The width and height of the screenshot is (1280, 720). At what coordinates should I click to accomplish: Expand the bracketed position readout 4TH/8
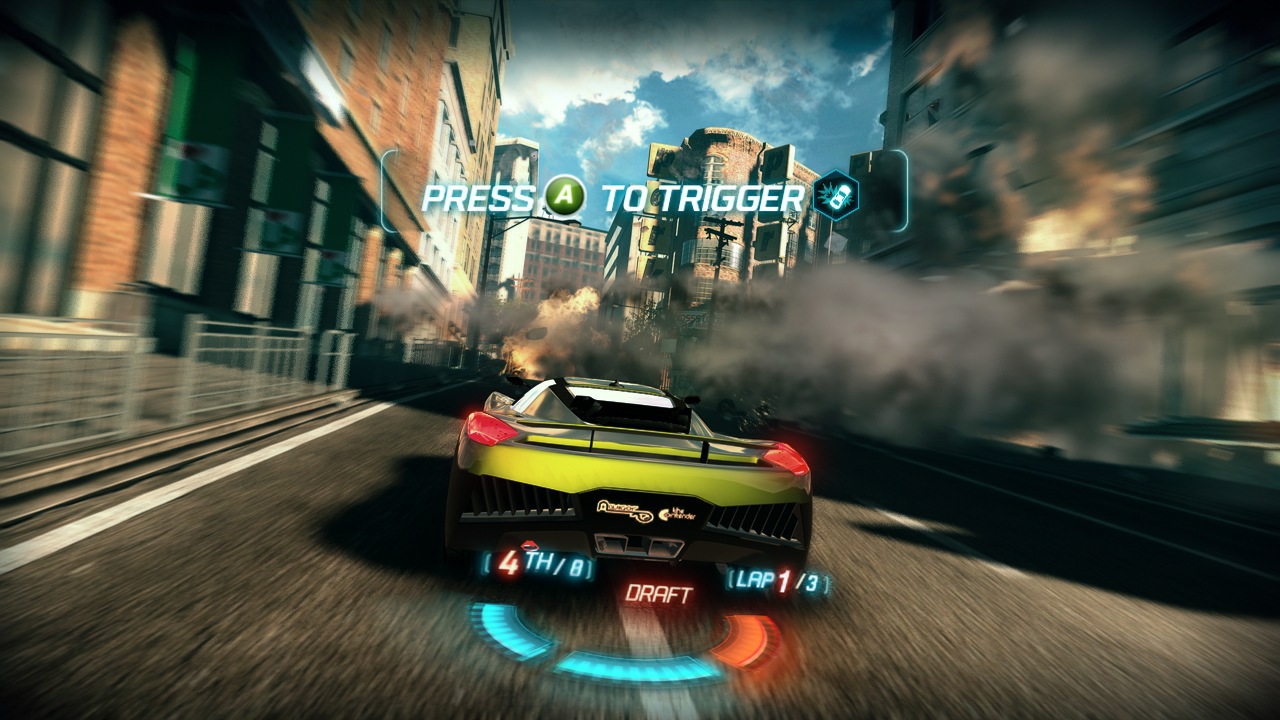(x=538, y=565)
